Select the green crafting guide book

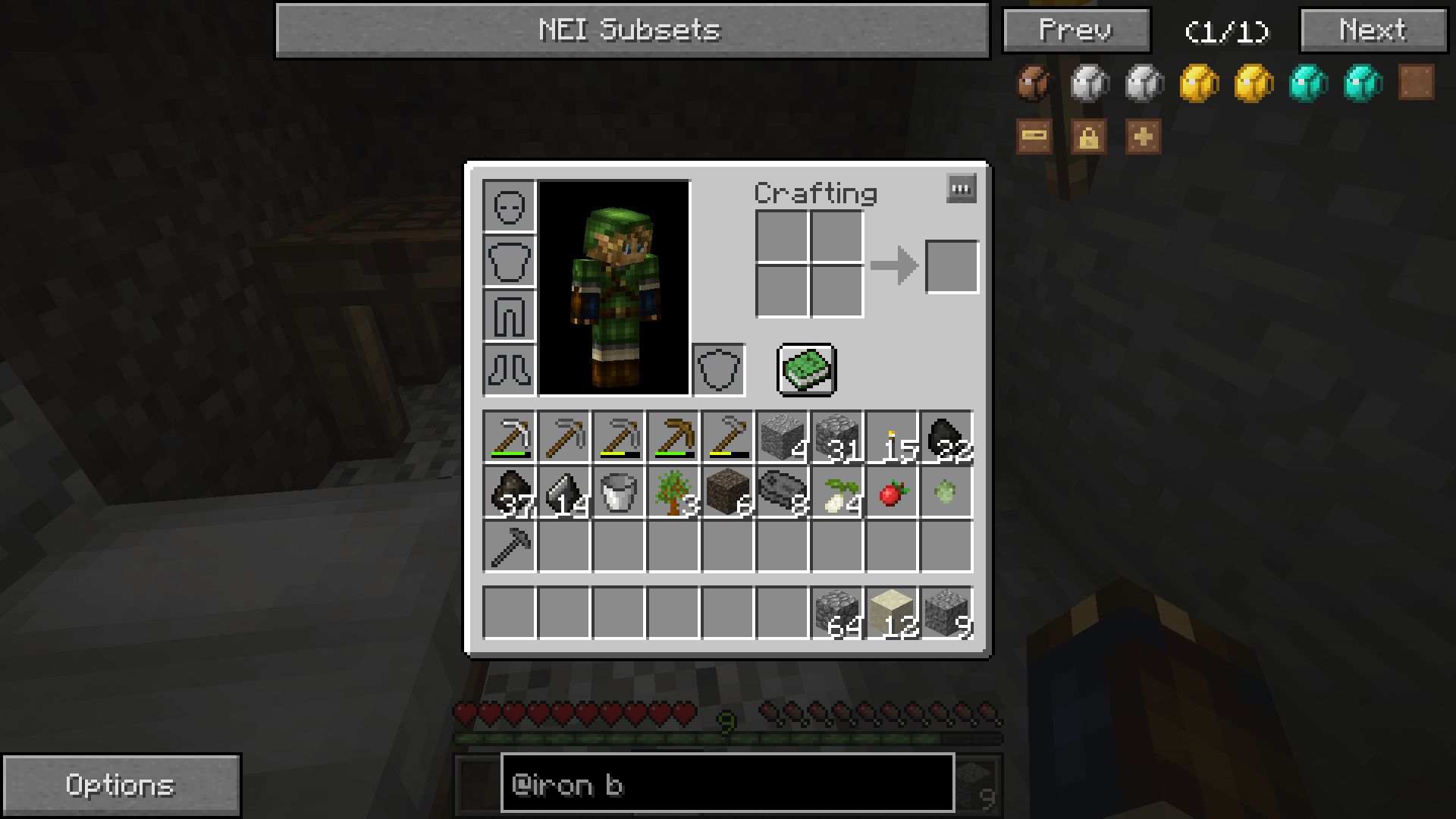point(806,370)
